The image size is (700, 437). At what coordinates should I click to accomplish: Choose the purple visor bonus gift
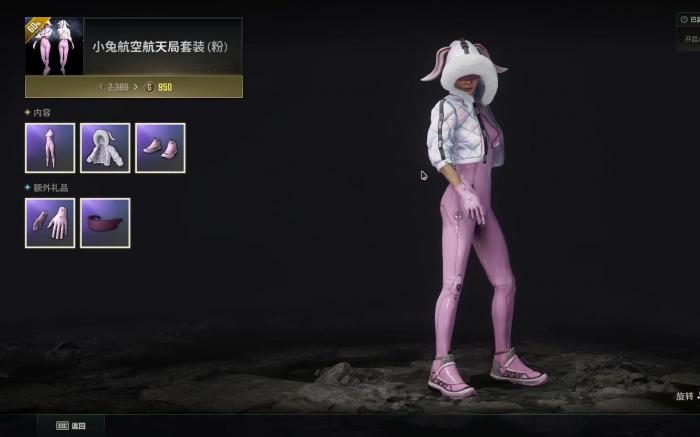tap(105, 222)
